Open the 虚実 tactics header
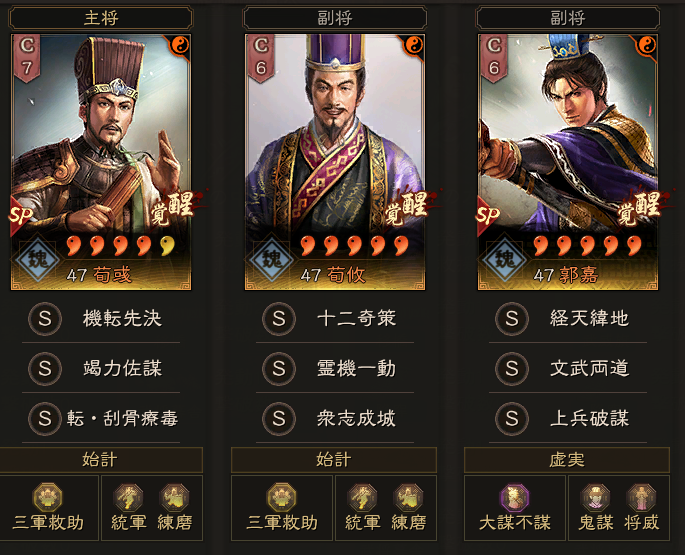 [x=567, y=459]
